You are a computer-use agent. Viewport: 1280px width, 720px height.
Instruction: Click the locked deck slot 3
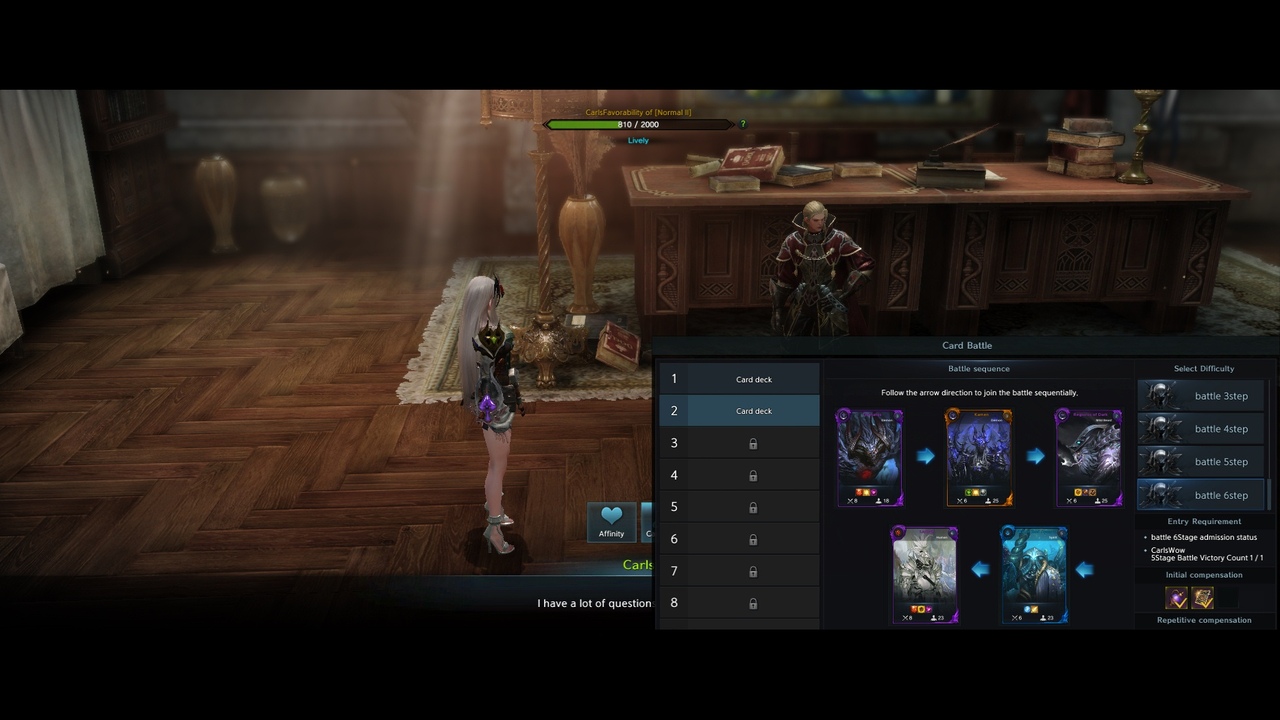(753, 443)
